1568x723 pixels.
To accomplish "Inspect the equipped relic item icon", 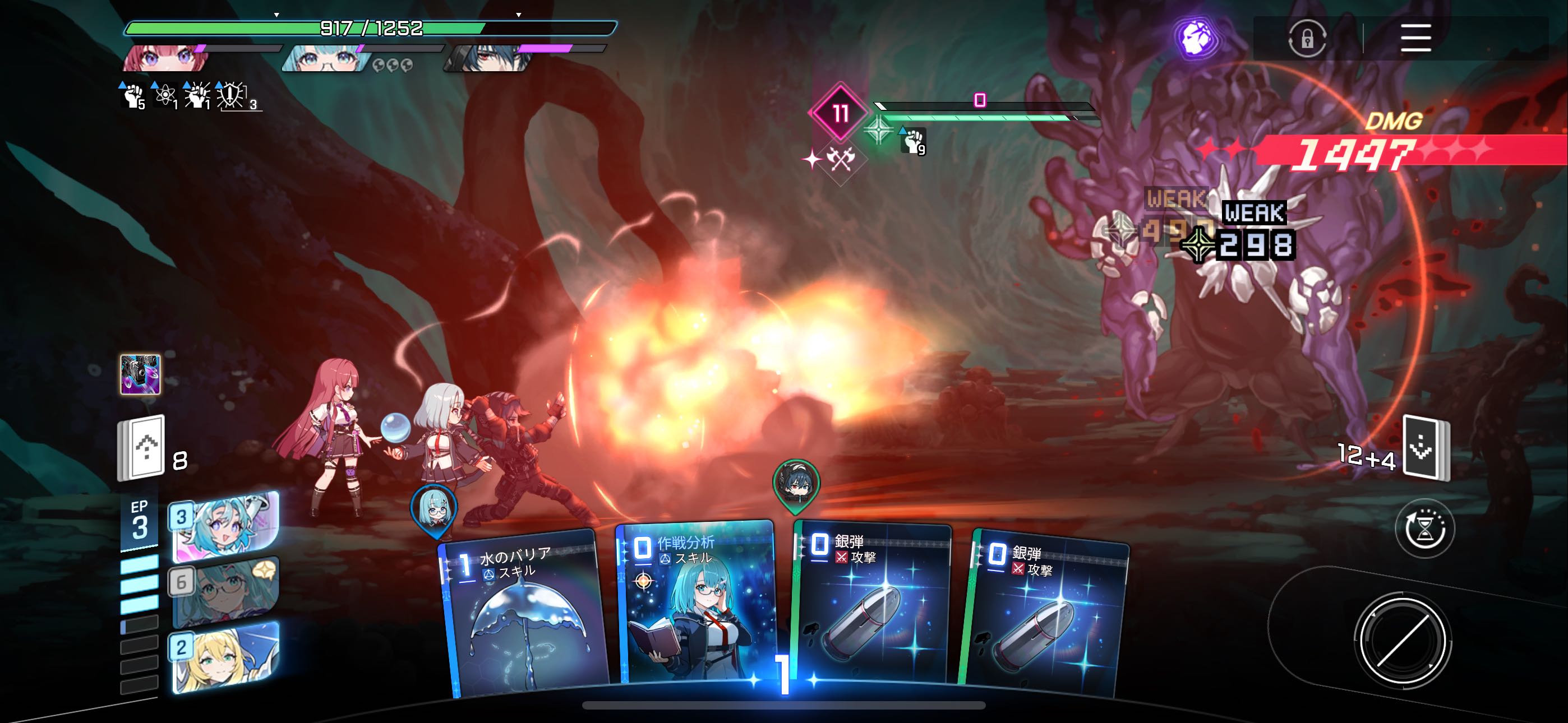I will click(x=141, y=374).
